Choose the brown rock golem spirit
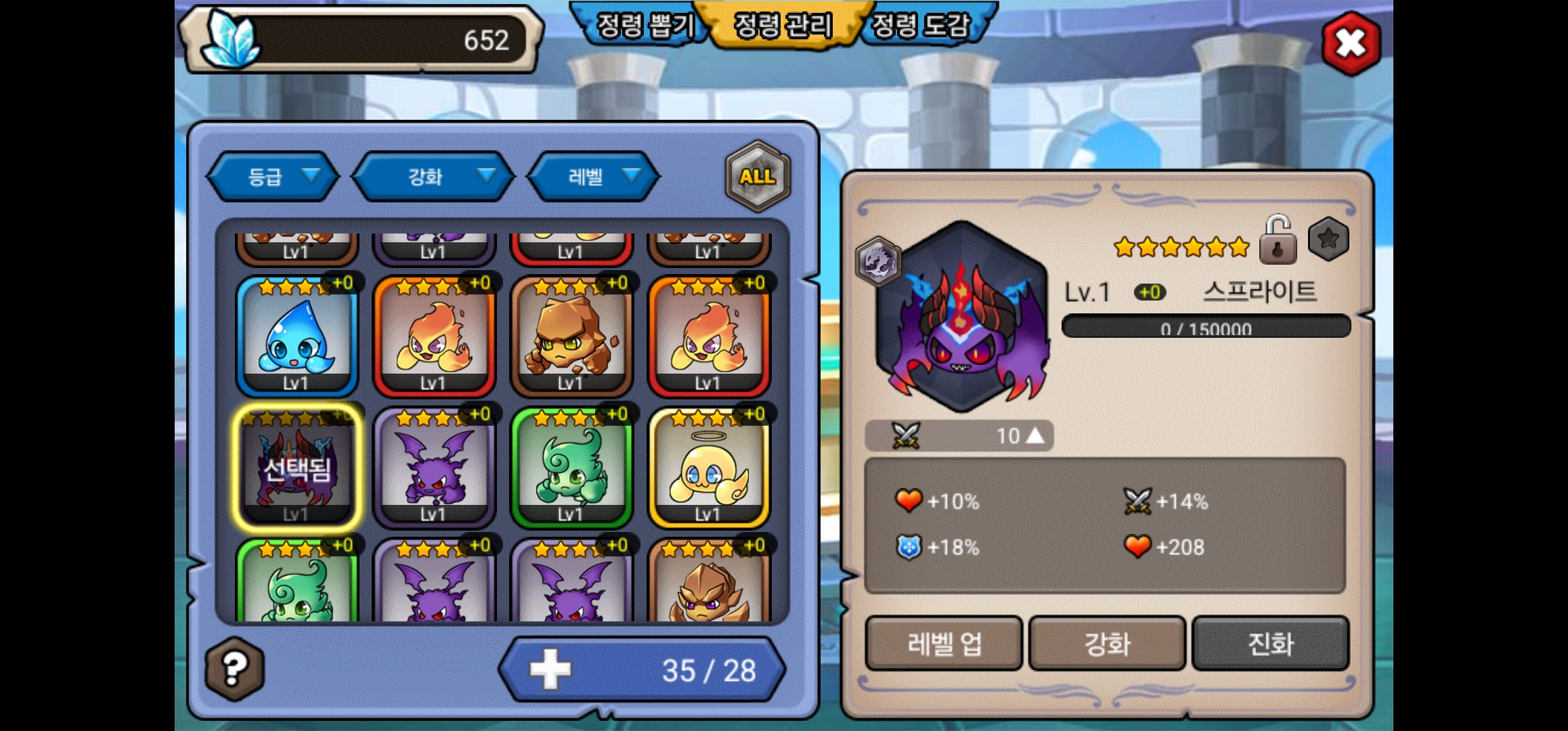 (571, 336)
